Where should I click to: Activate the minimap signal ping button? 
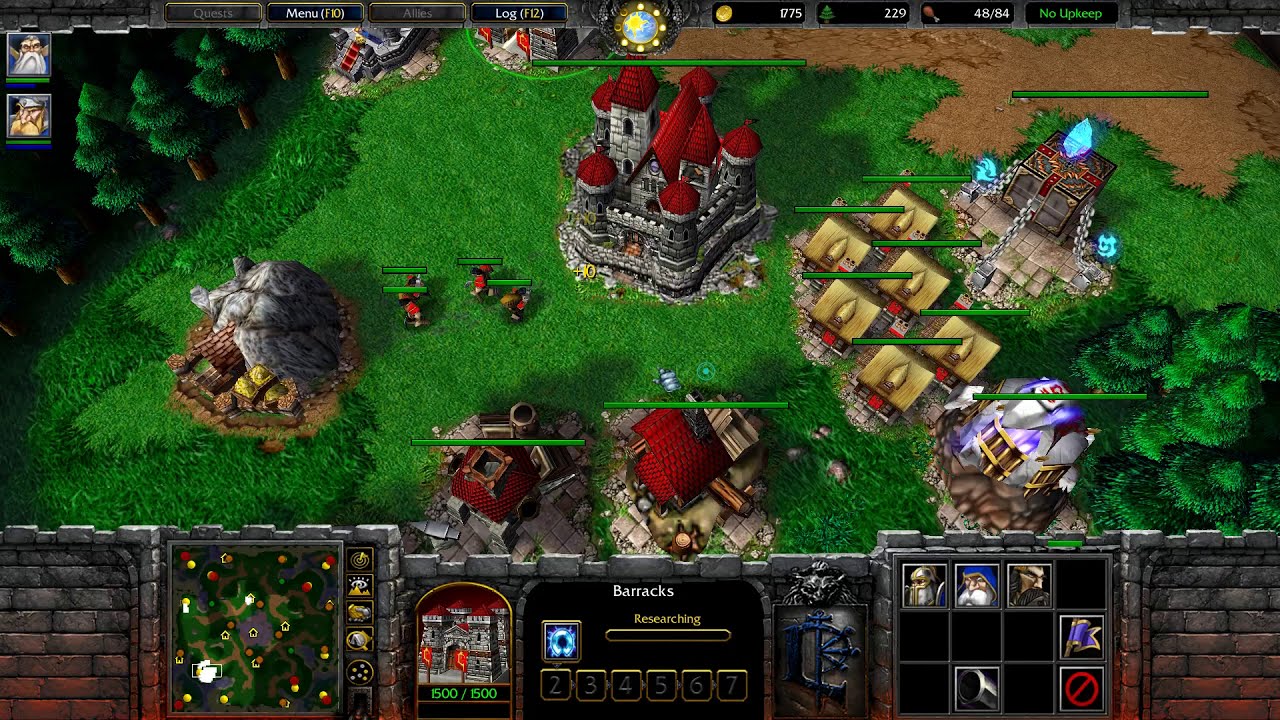point(359,560)
